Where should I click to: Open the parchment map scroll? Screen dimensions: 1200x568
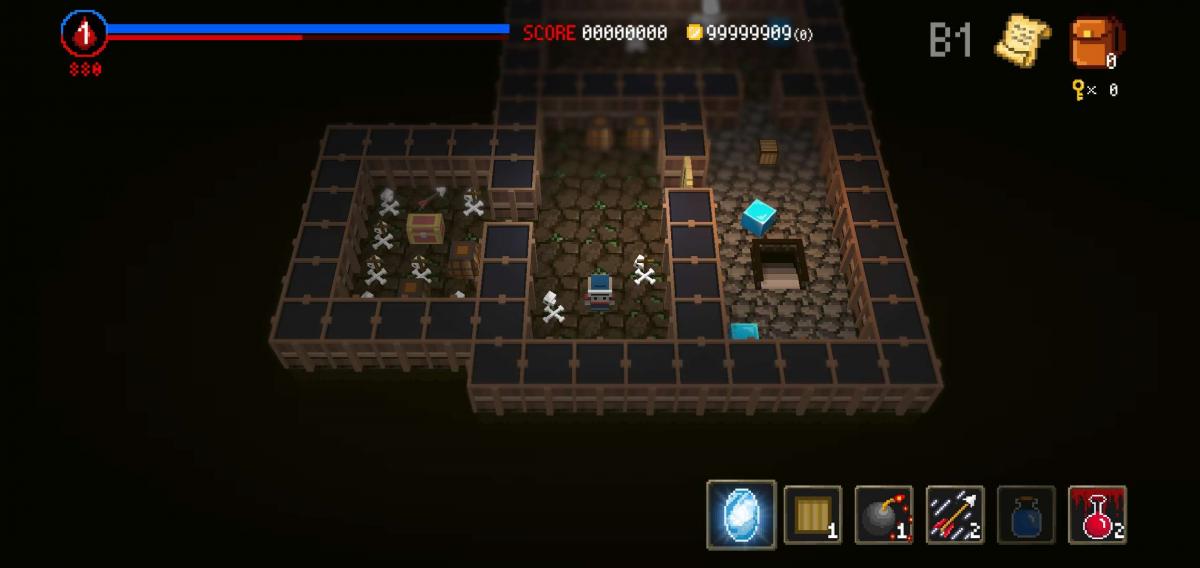click(x=1021, y=40)
